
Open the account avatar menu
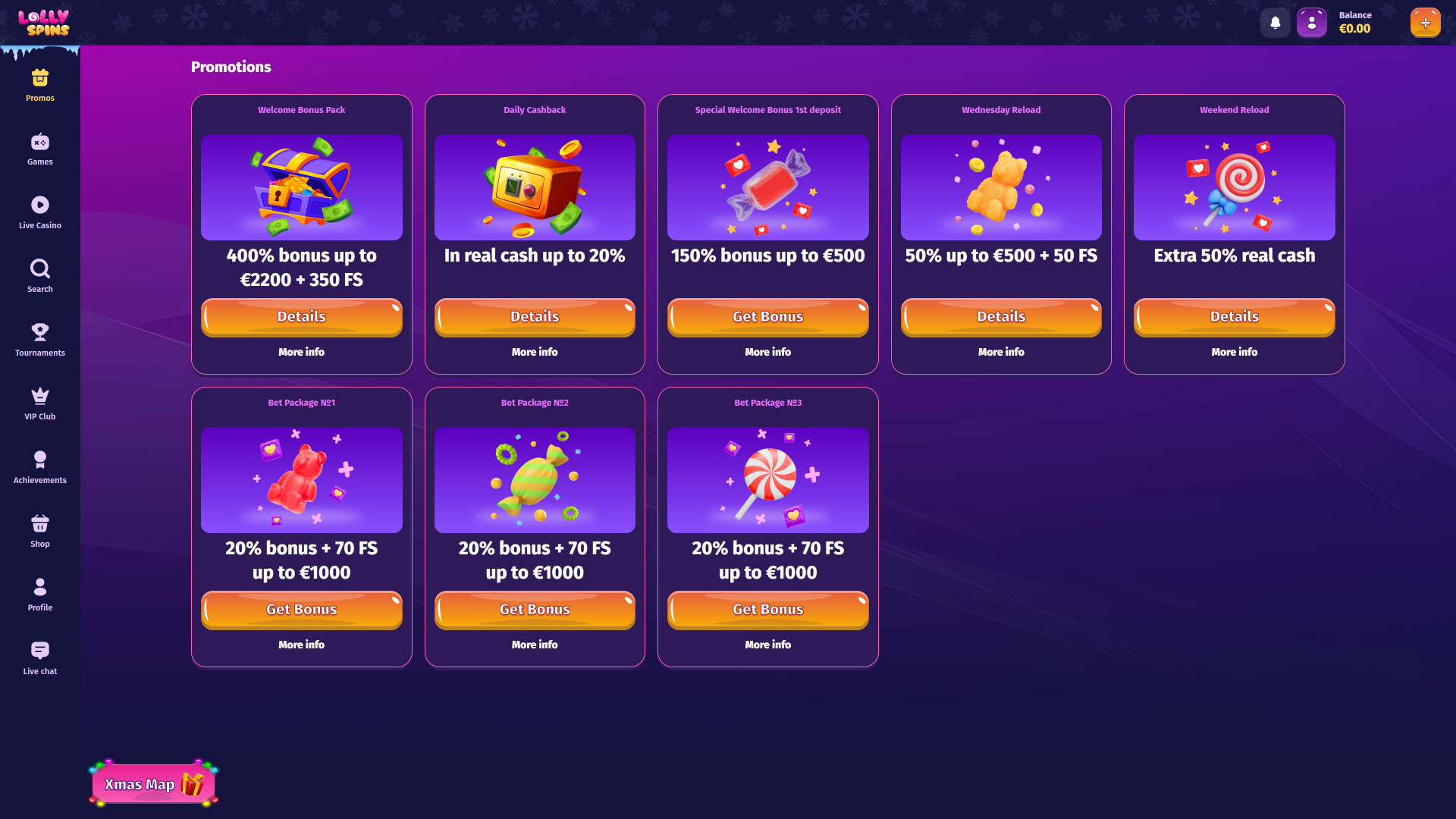pyautogui.click(x=1311, y=22)
